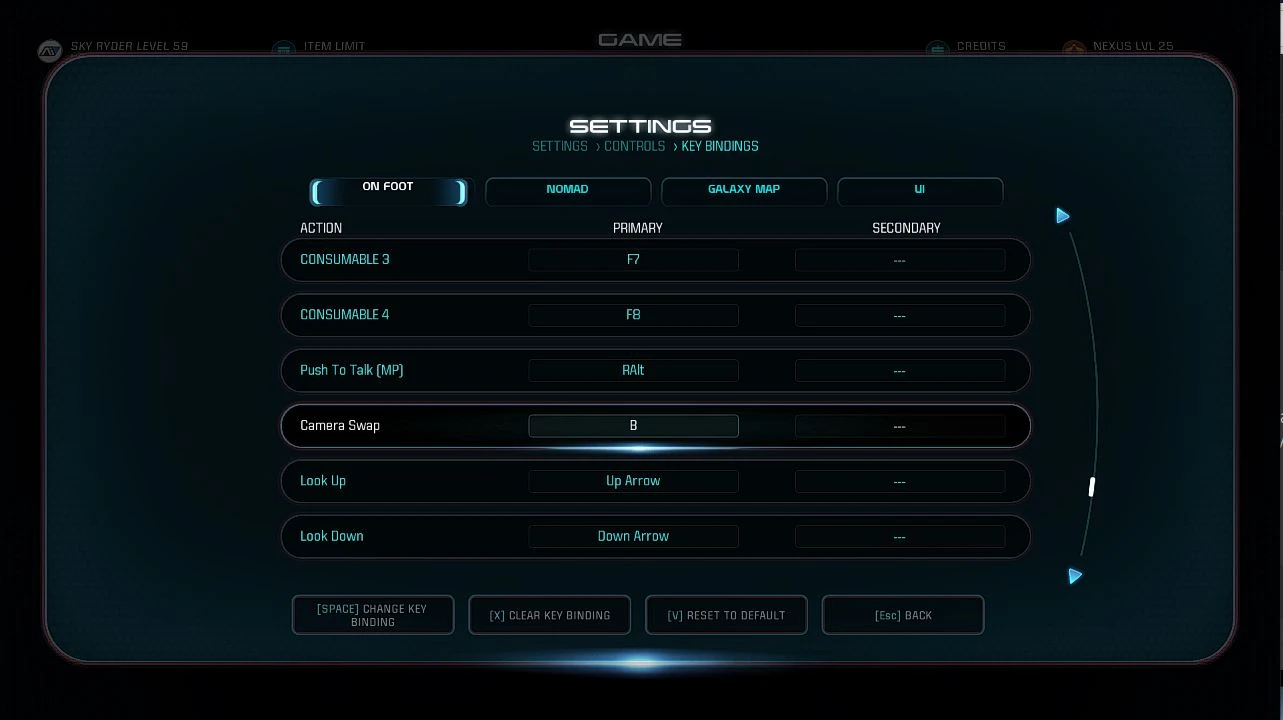
Task: Click RESET TO DEFAULT
Action: pyautogui.click(x=726, y=615)
